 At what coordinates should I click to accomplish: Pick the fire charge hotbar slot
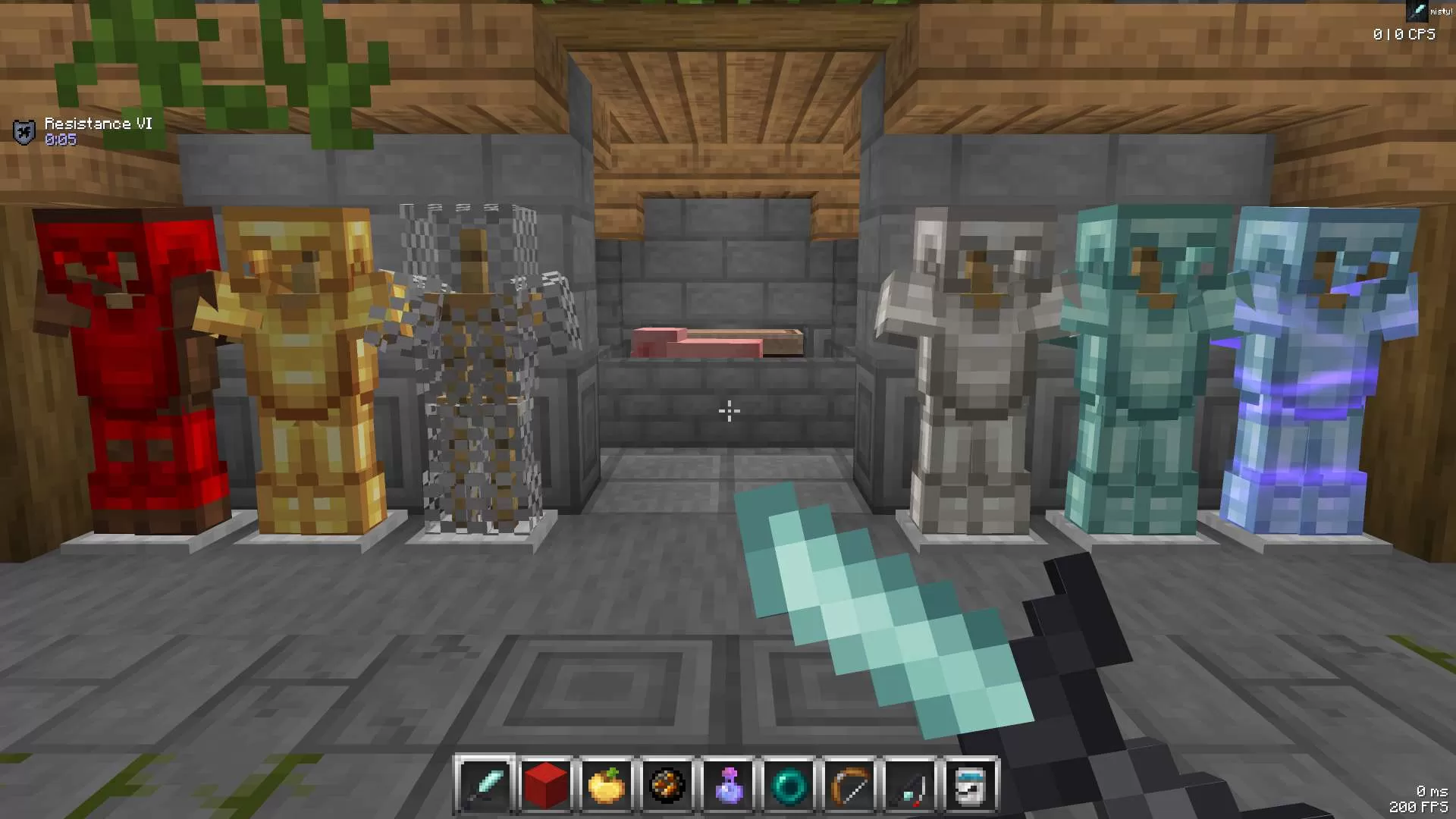667,786
